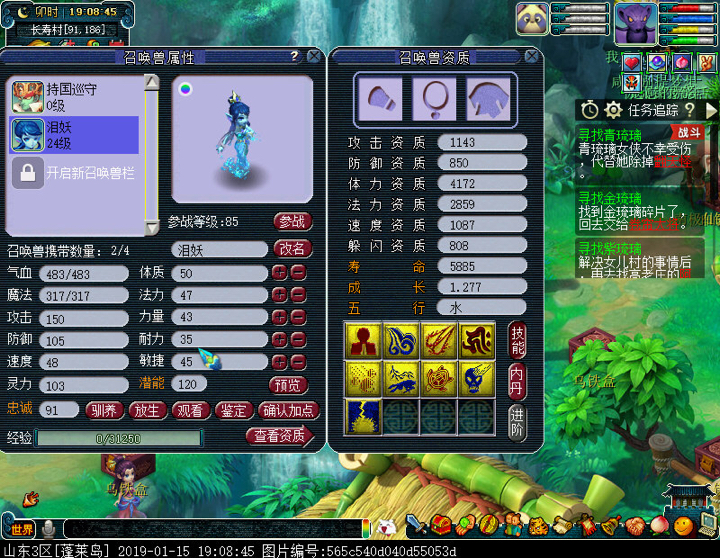Confirm stat points with 确认加点

pyautogui.click(x=288, y=410)
